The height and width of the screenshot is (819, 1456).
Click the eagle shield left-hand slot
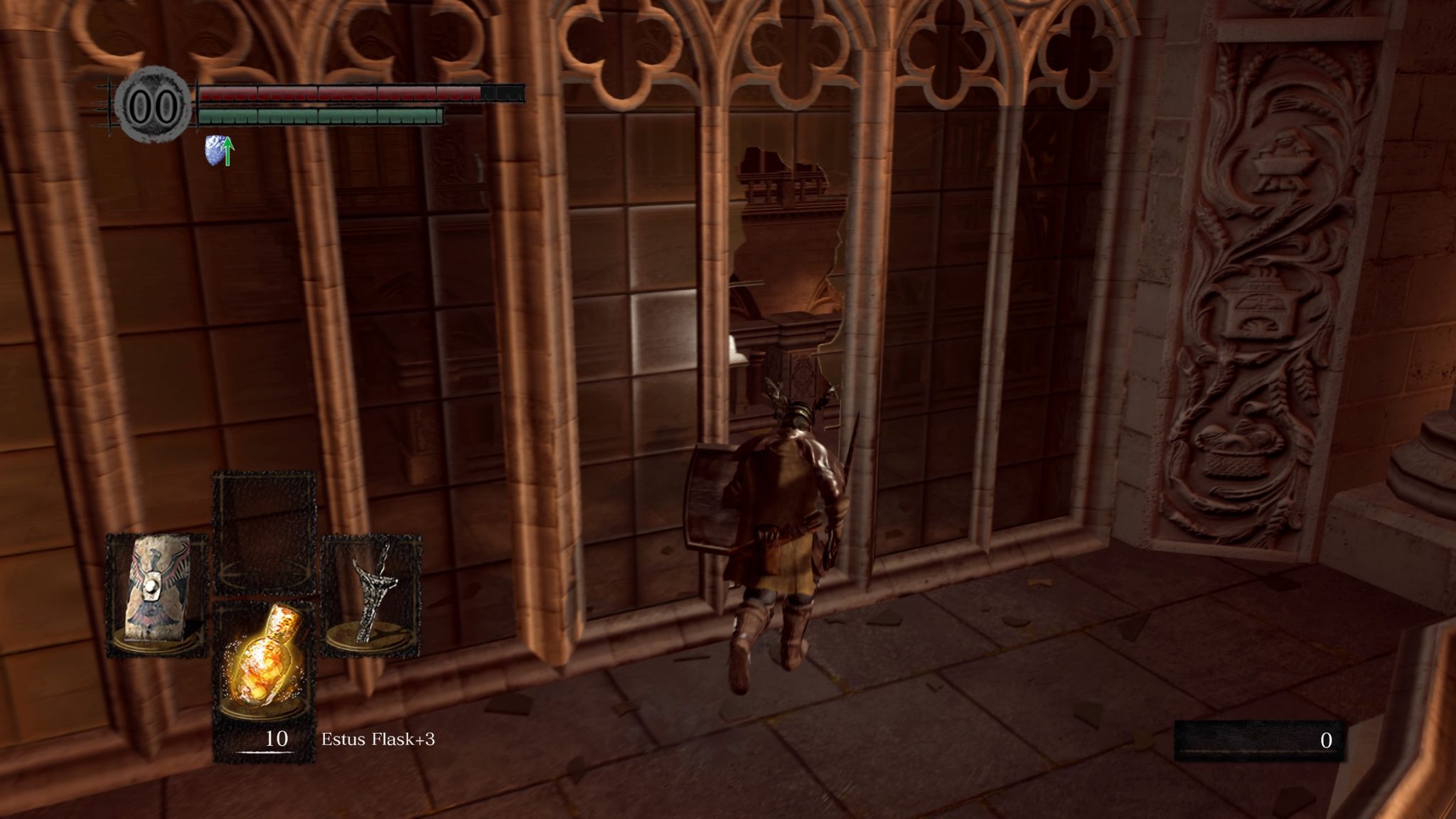(157, 595)
